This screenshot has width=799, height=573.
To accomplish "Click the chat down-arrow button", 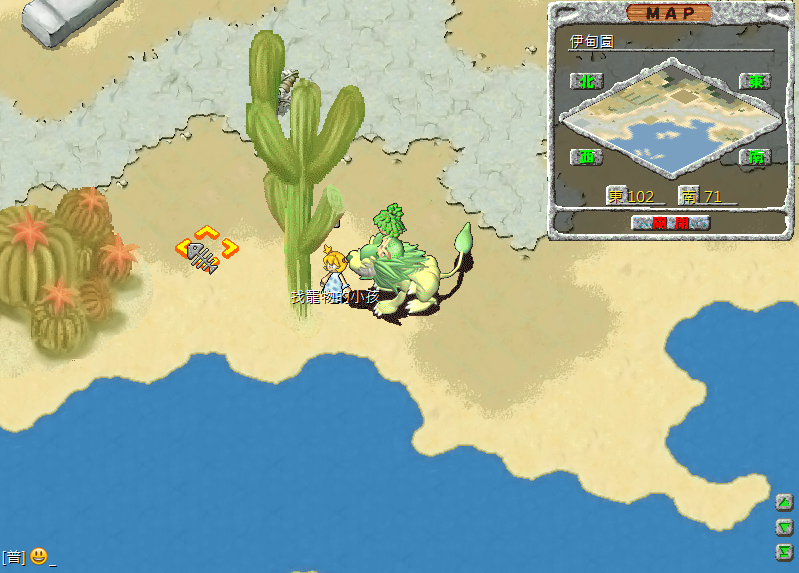I will tap(784, 527).
